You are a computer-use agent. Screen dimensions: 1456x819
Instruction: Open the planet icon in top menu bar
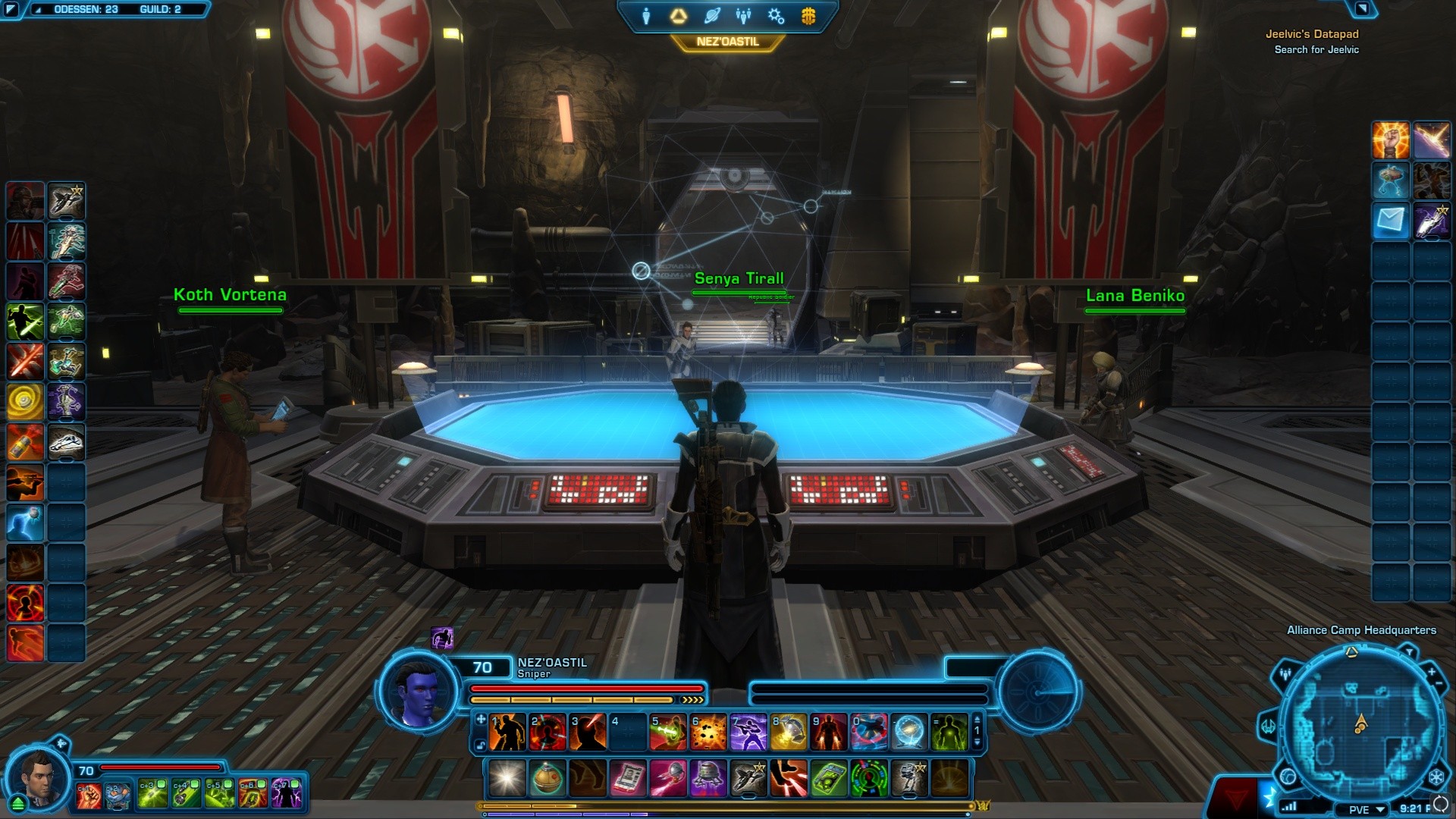click(x=711, y=16)
